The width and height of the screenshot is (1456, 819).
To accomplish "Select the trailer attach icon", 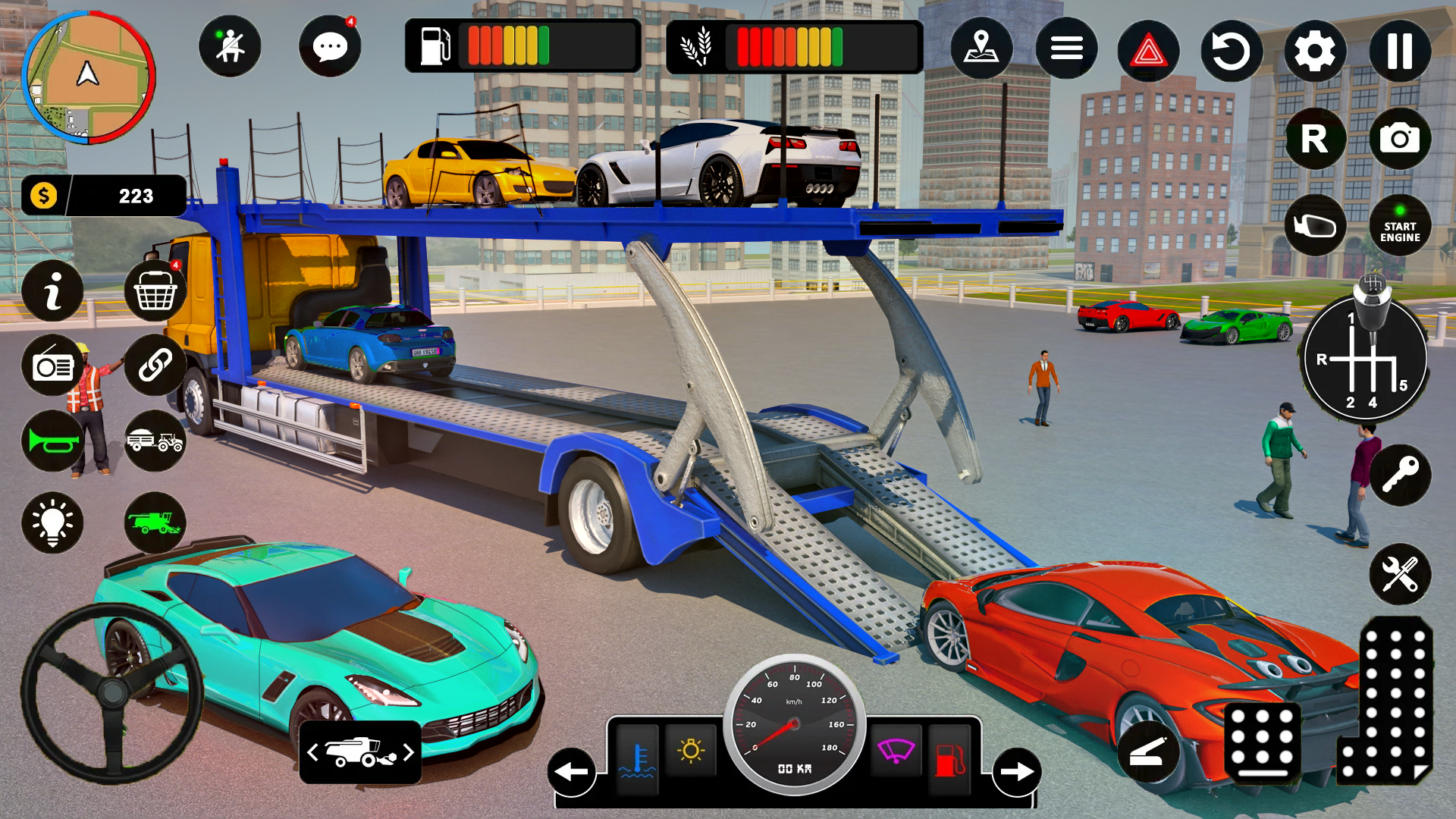I will 155,443.
